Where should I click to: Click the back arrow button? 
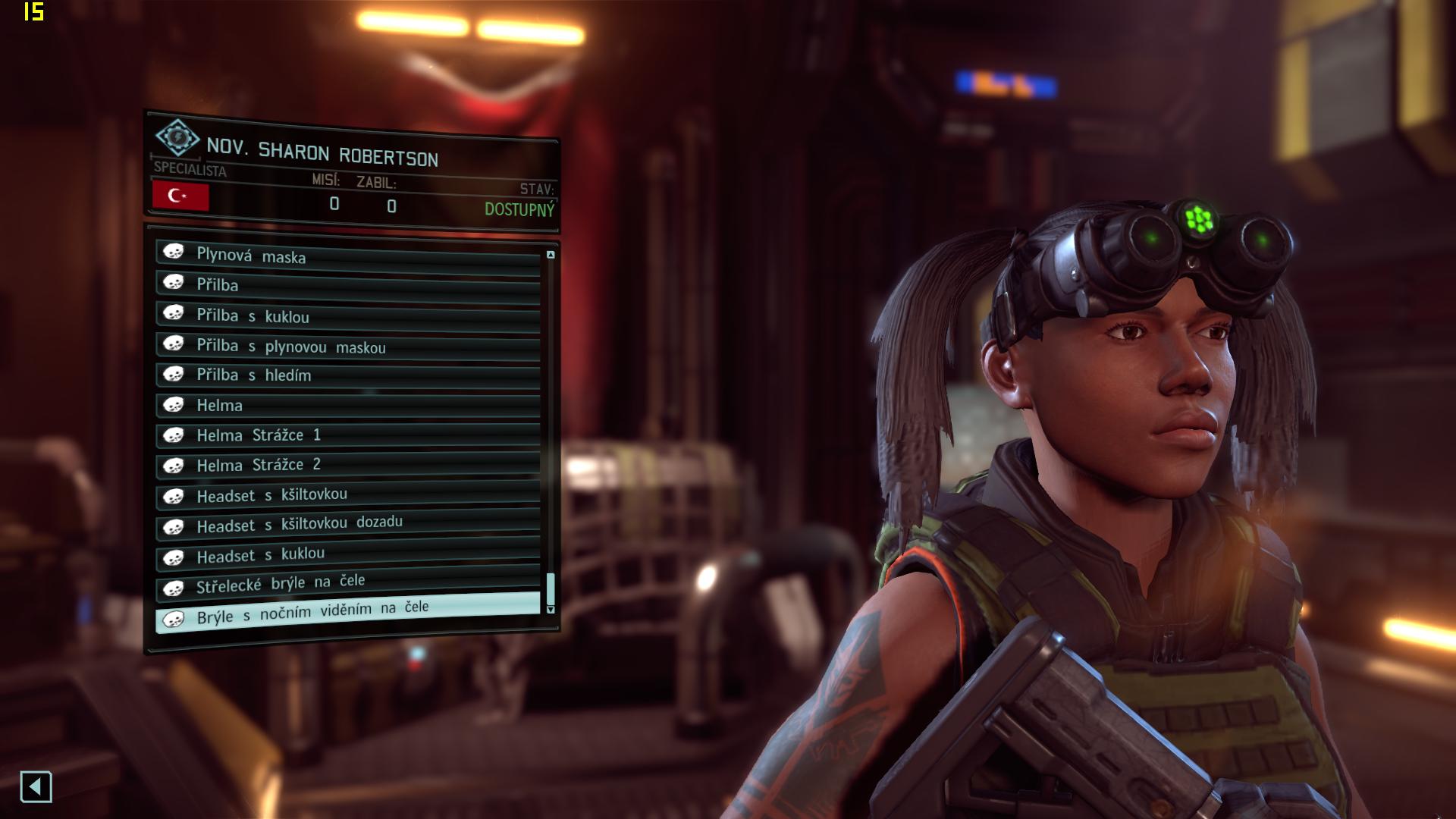[36, 786]
